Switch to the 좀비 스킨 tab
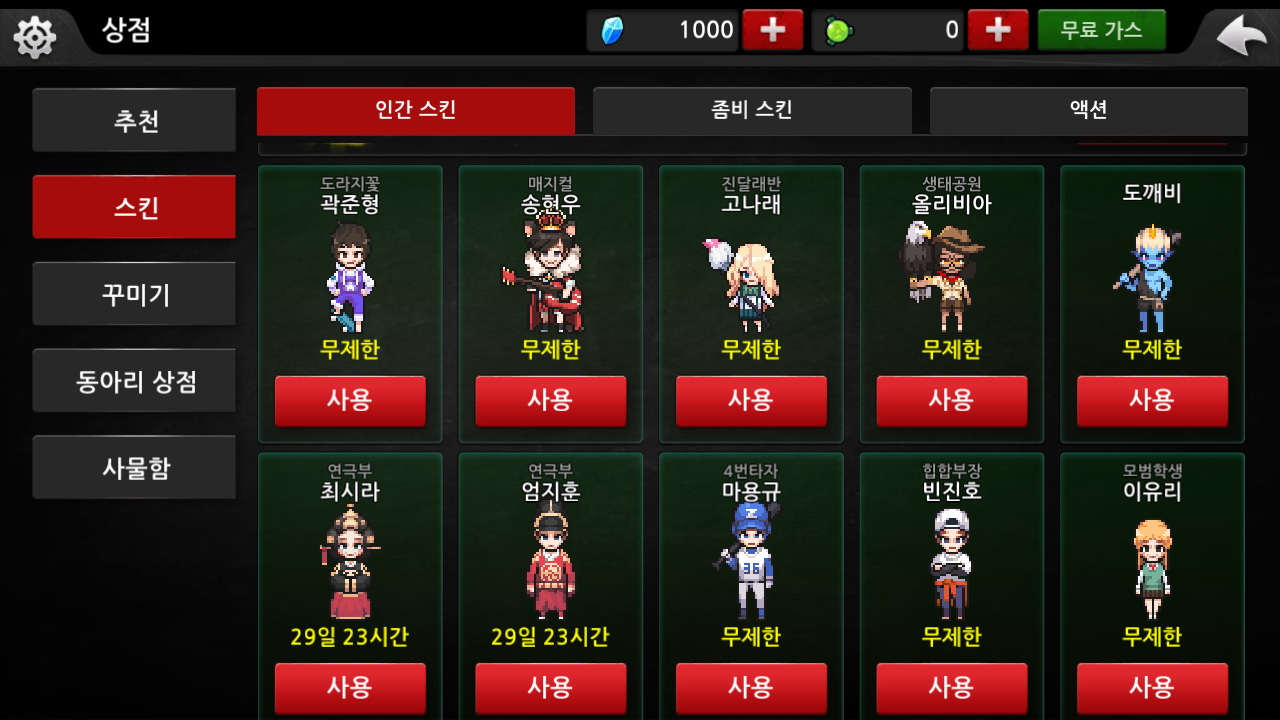The image size is (1280, 720). click(x=751, y=110)
